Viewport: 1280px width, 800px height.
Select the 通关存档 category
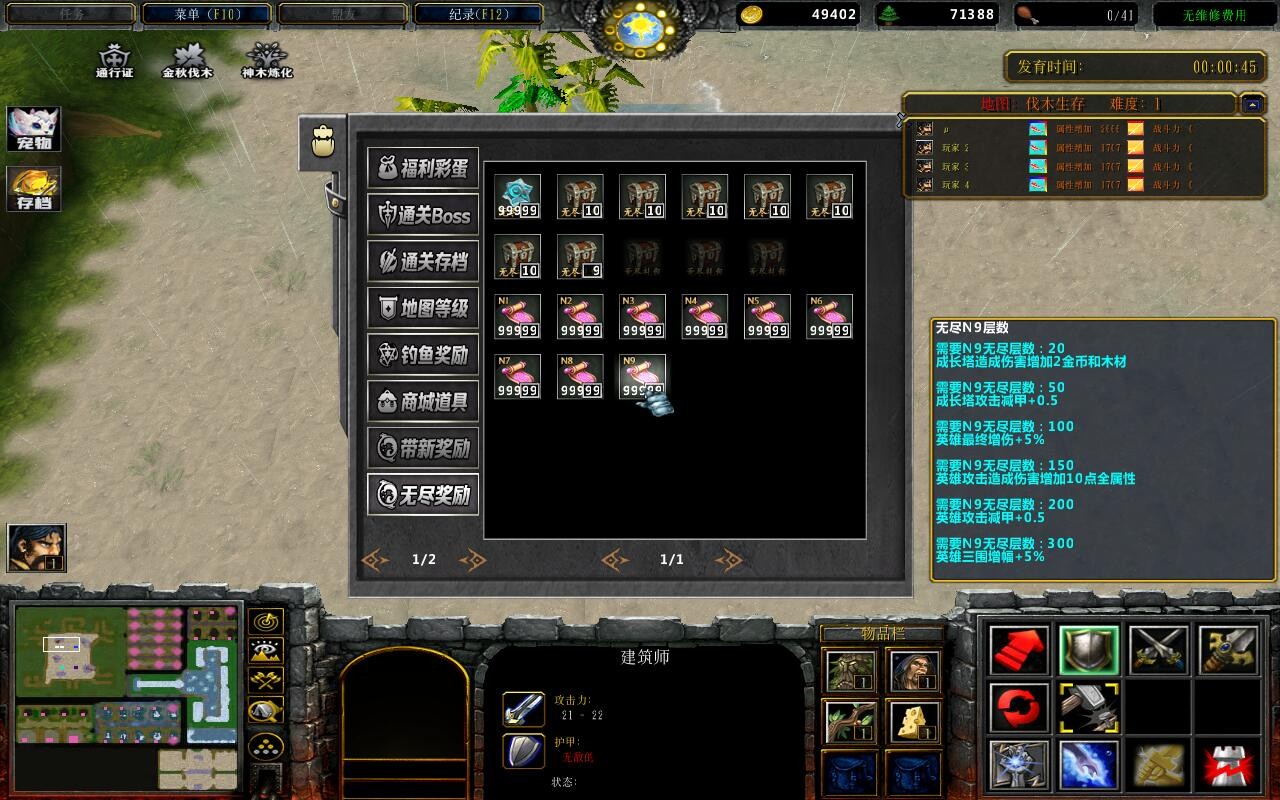(423, 262)
